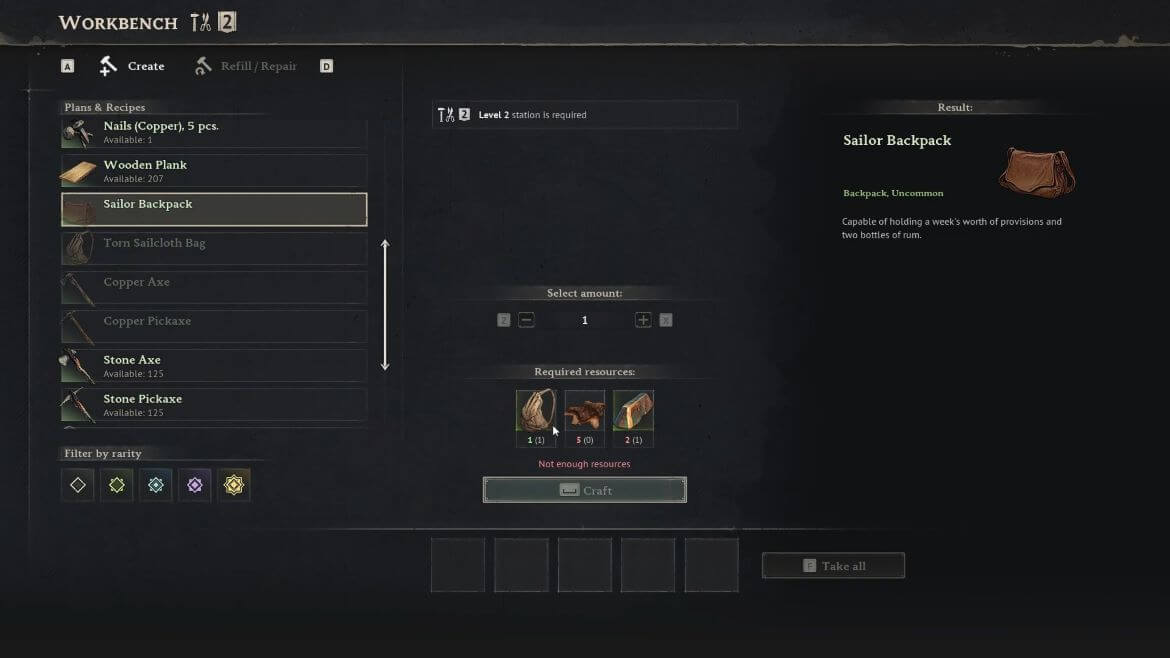Choose the Wooden Plank recipe
1170x658 pixels.
pos(214,171)
